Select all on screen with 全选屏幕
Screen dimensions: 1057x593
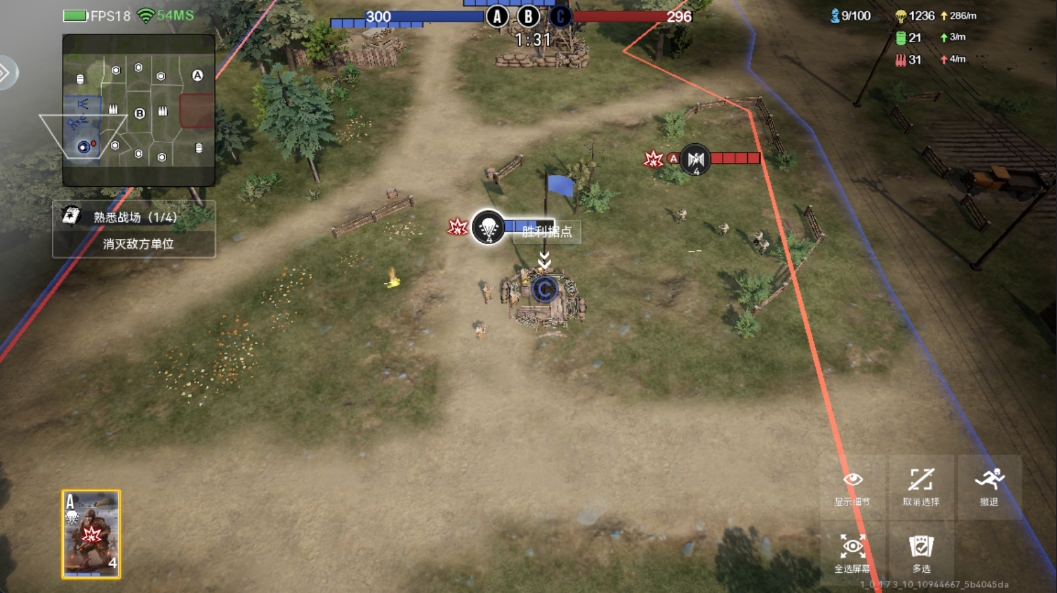pos(852,553)
